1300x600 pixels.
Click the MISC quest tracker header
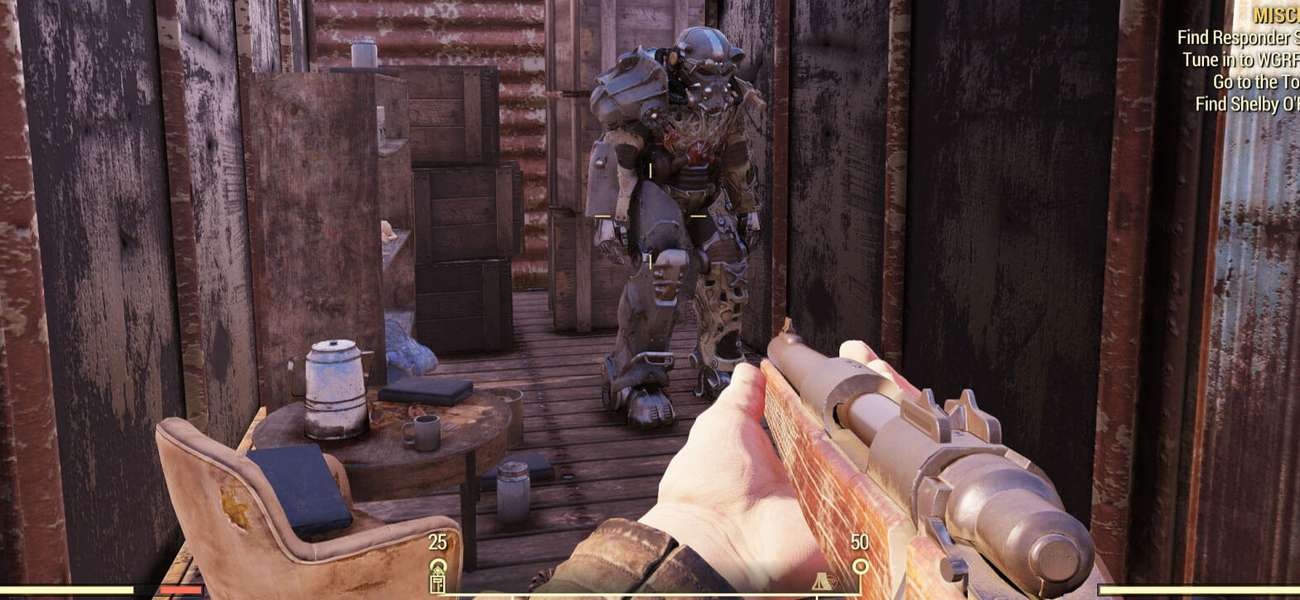tap(1275, 15)
